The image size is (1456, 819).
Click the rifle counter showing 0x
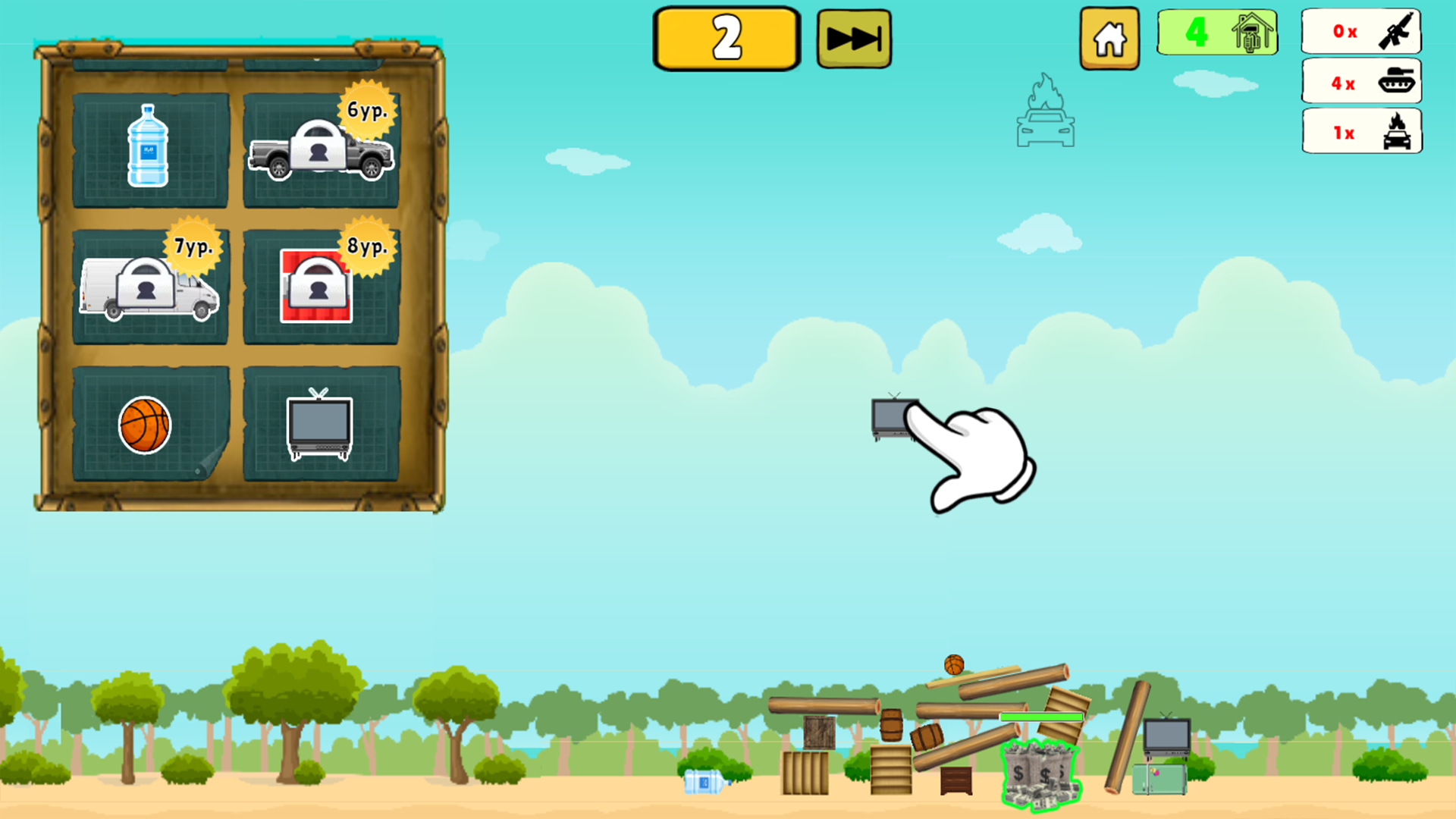(1361, 32)
